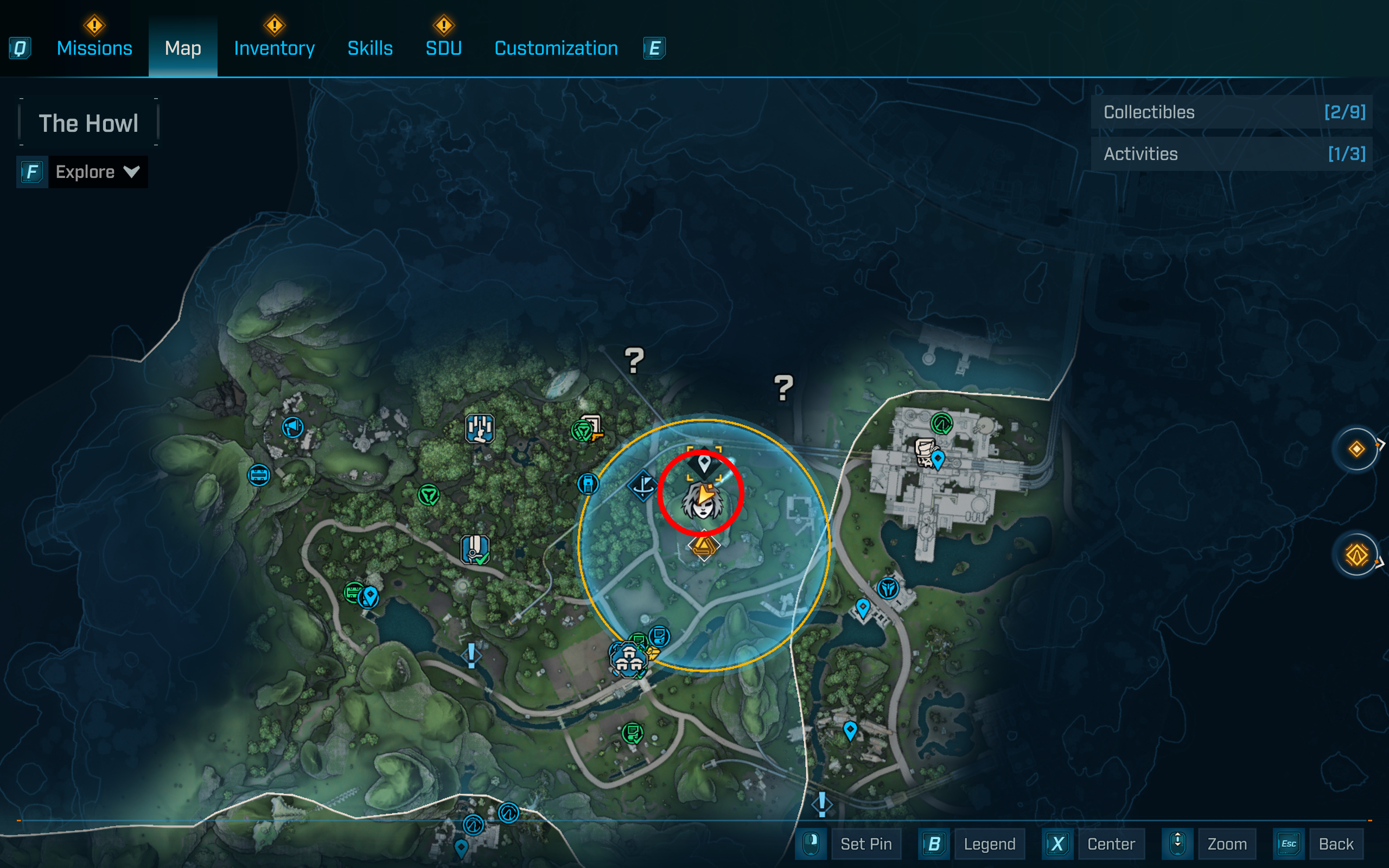Click the megaphone propaganda marker on the western hills
The width and height of the screenshot is (1389, 868).
pyautogui.click(x=293, y=427)
